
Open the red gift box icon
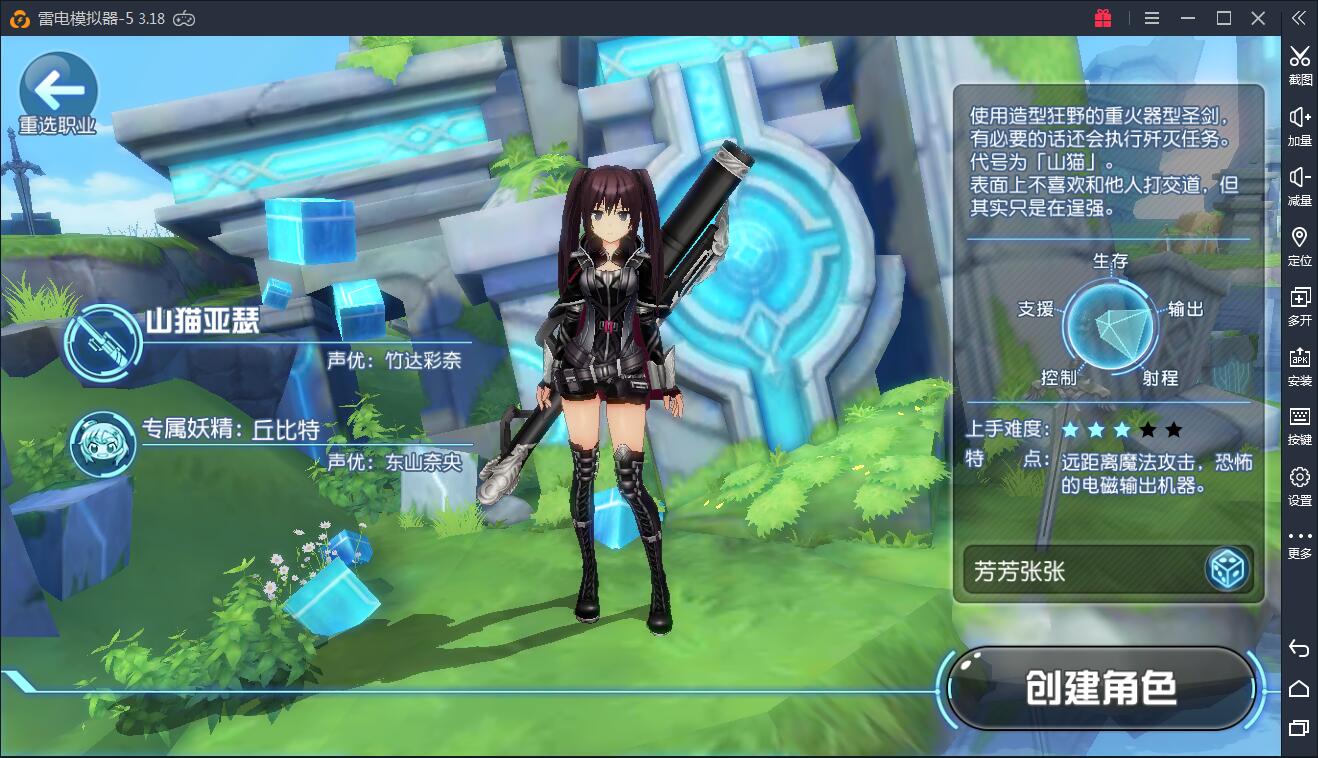[1102, 18]
